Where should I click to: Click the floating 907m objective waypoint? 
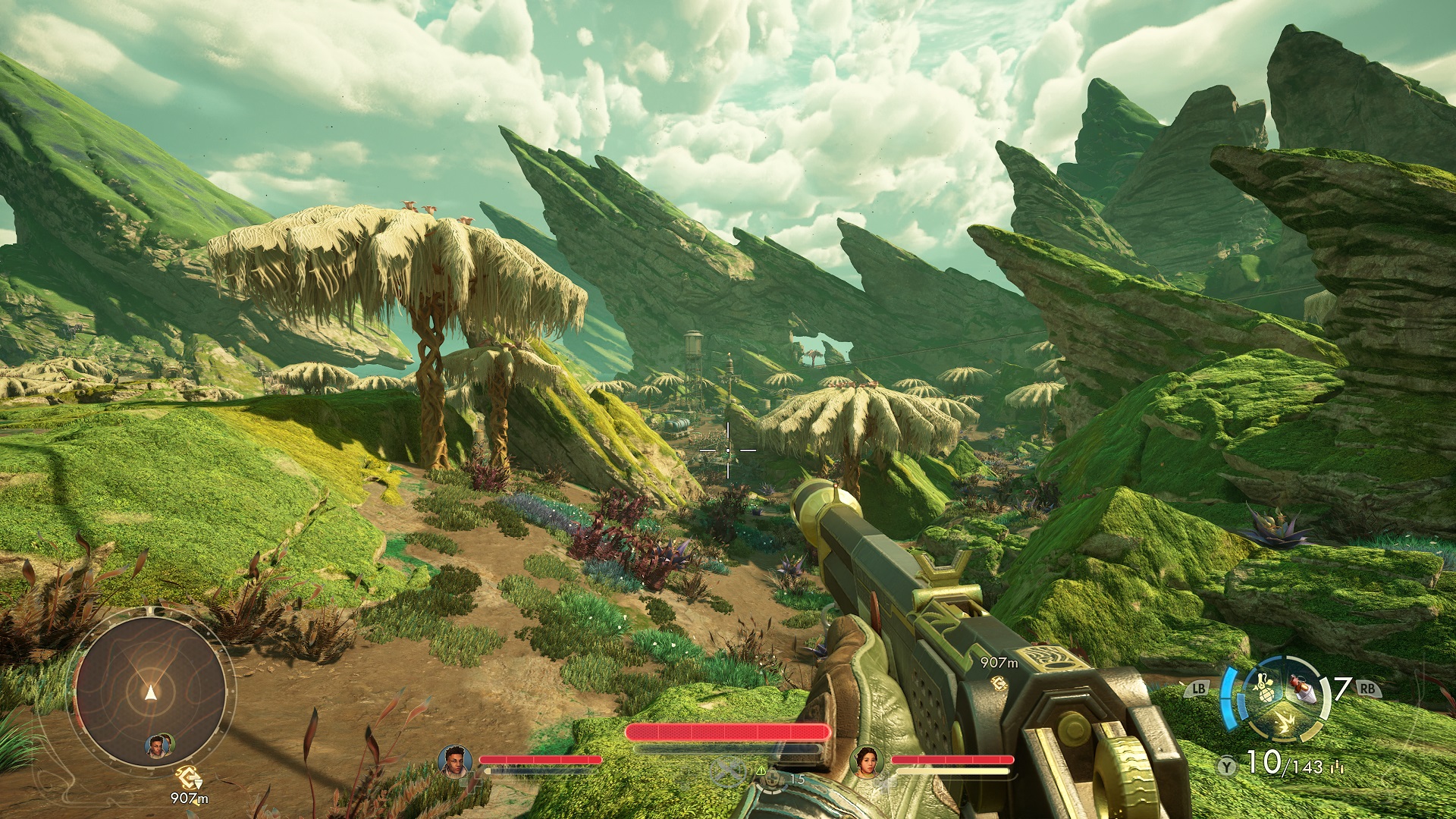pos(999,683)
